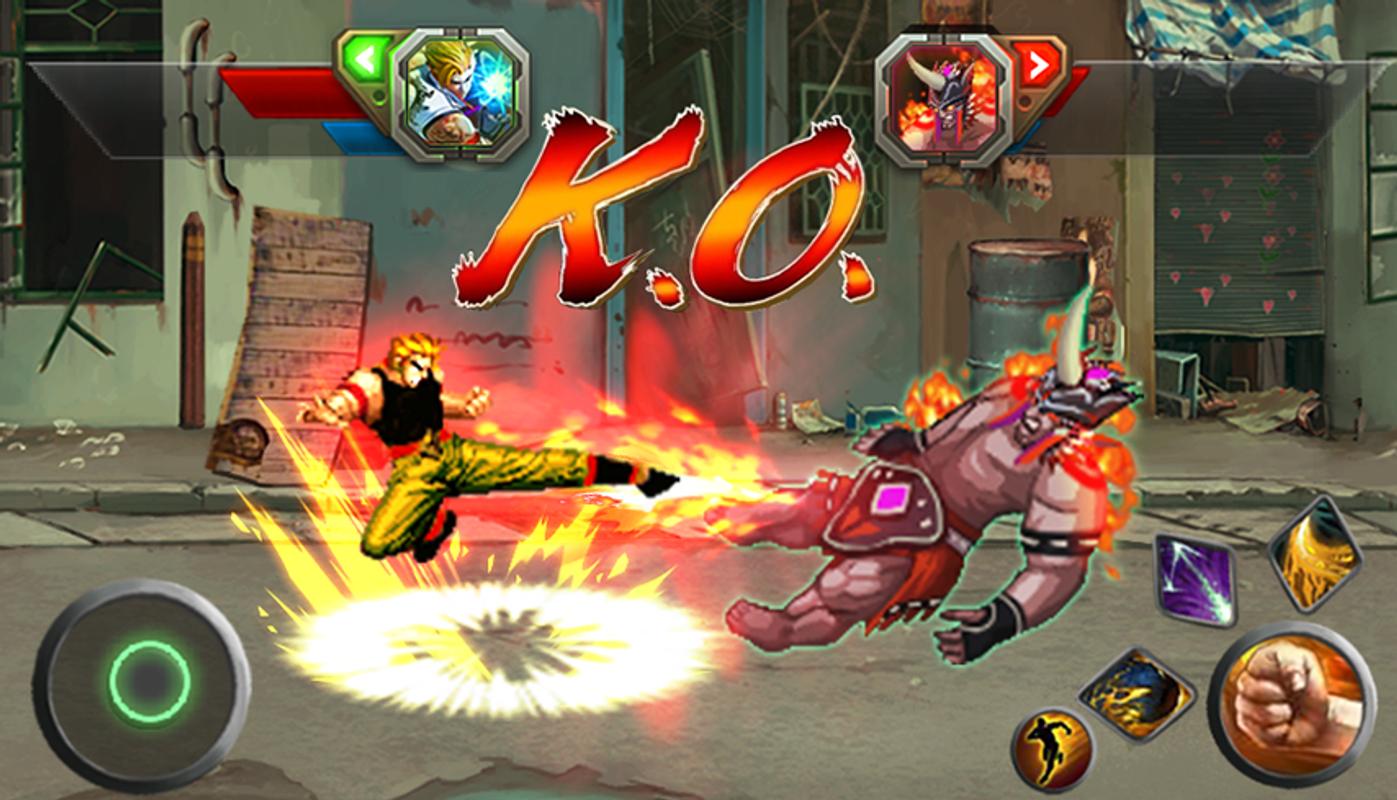Trigger the blue-gold dragon skill icon
This screenshot has width=1397, height=800.
click(1137, 694)
